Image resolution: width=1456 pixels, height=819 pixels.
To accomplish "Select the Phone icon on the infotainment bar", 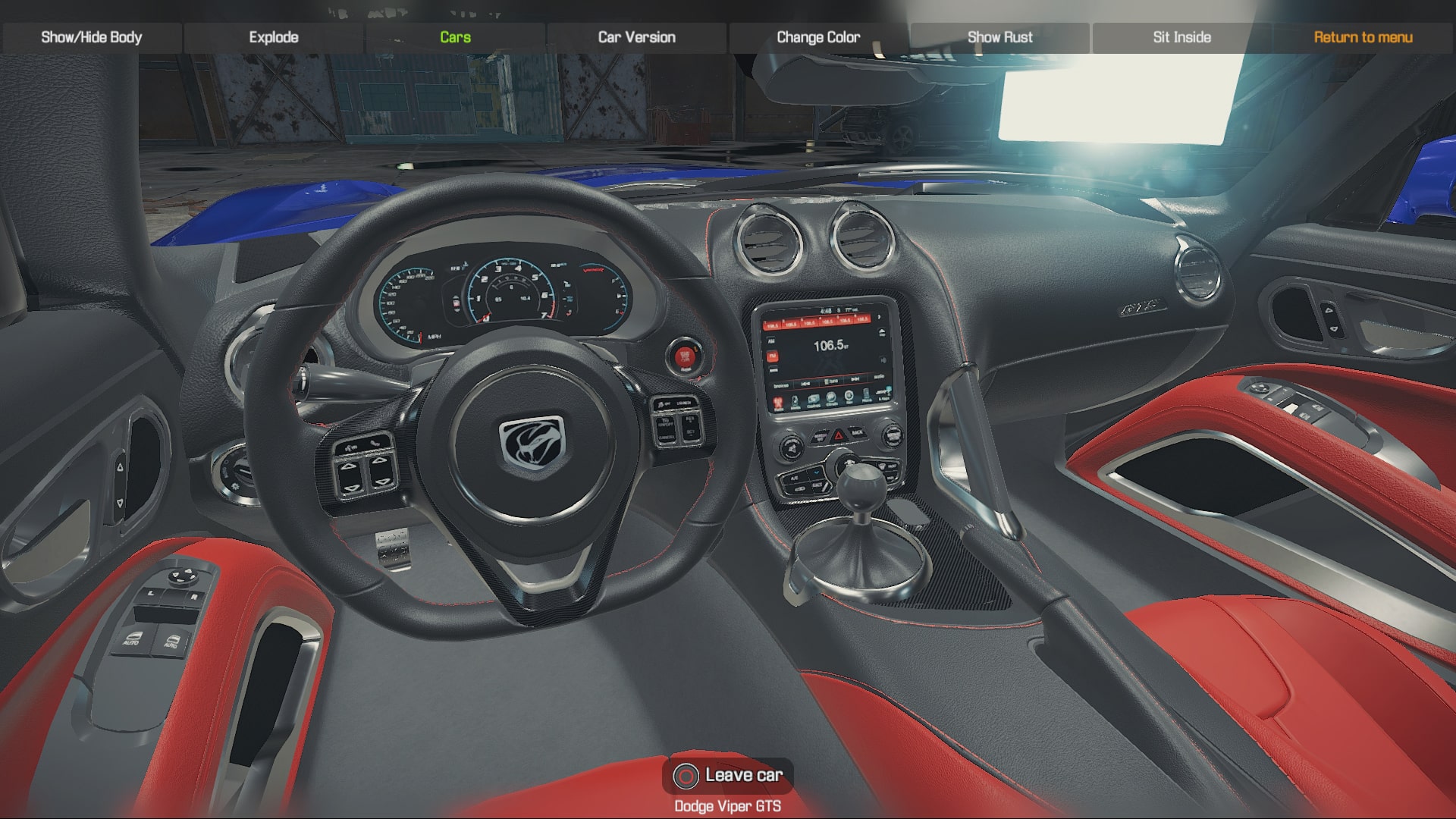I will click(x=866, y=394).
